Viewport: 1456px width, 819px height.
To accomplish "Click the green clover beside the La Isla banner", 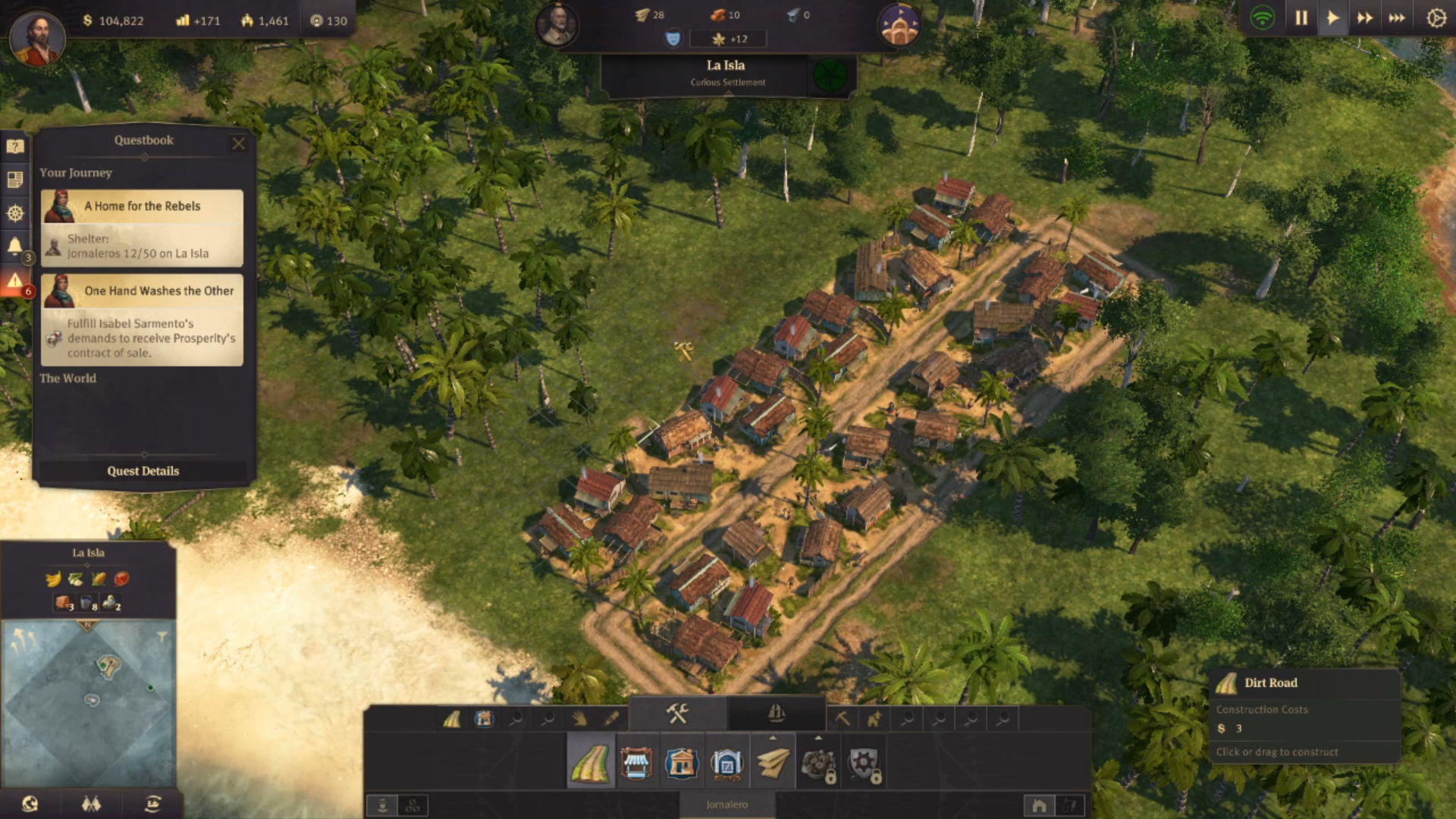I will (x=830, y=75).
